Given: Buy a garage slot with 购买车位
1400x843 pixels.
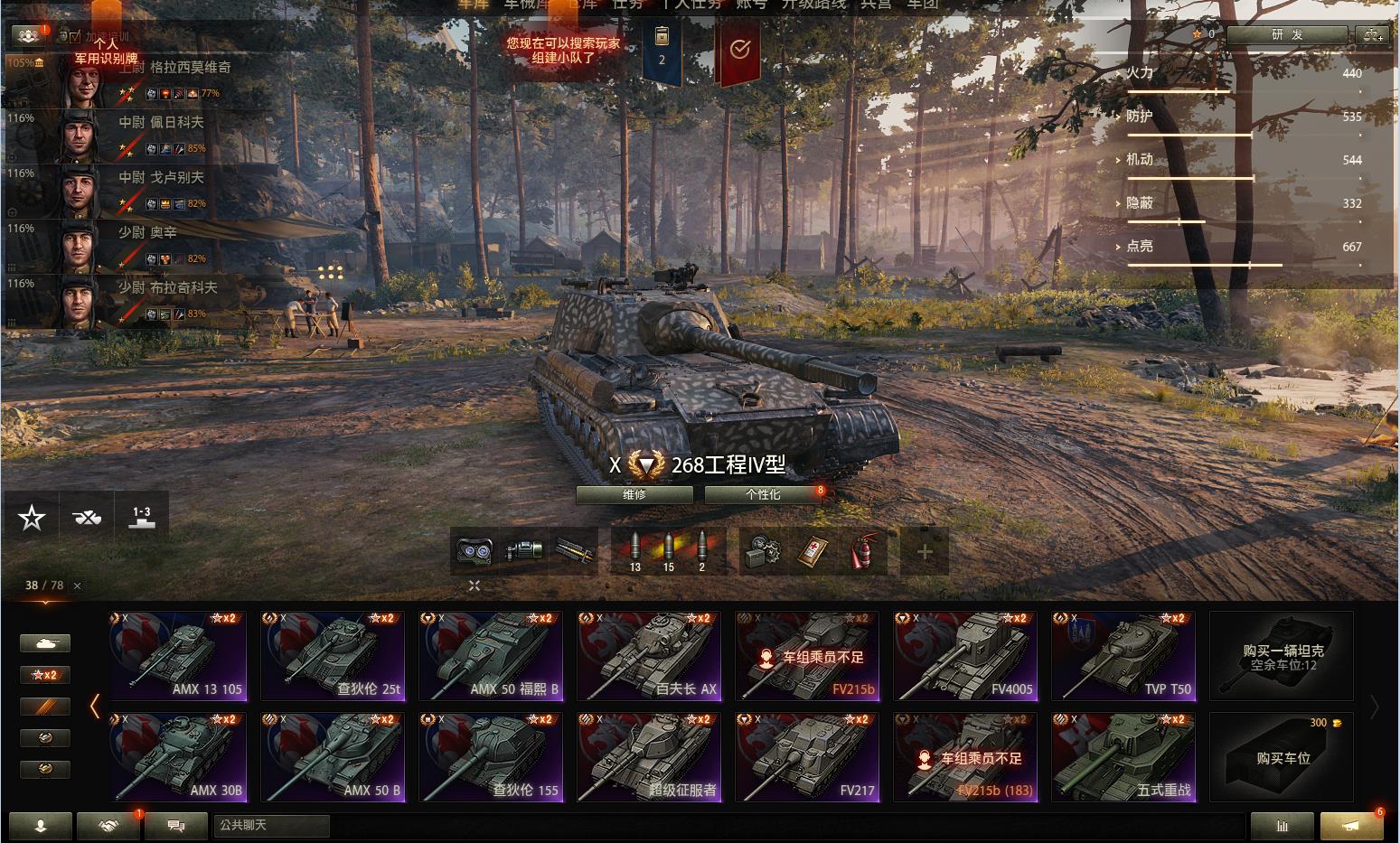Looking at the screenshot, I should click(x=1282, y=757).
